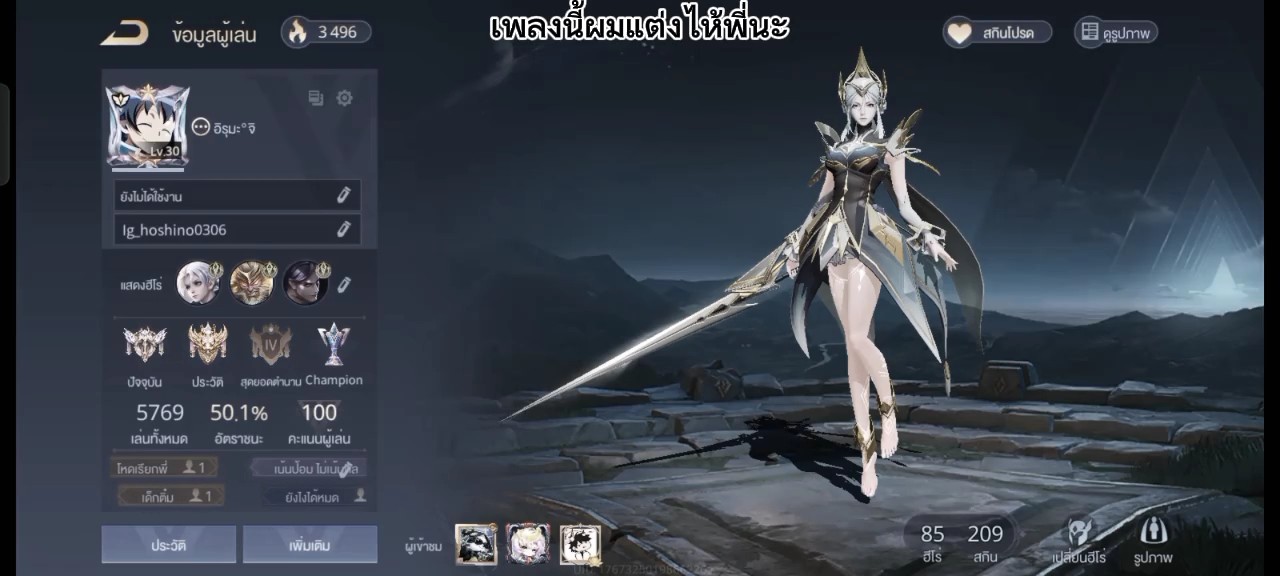The image size is (1280, 576).
Task: Edit the showcased heroes with the pencil icon
Action: tap(344, 285)
